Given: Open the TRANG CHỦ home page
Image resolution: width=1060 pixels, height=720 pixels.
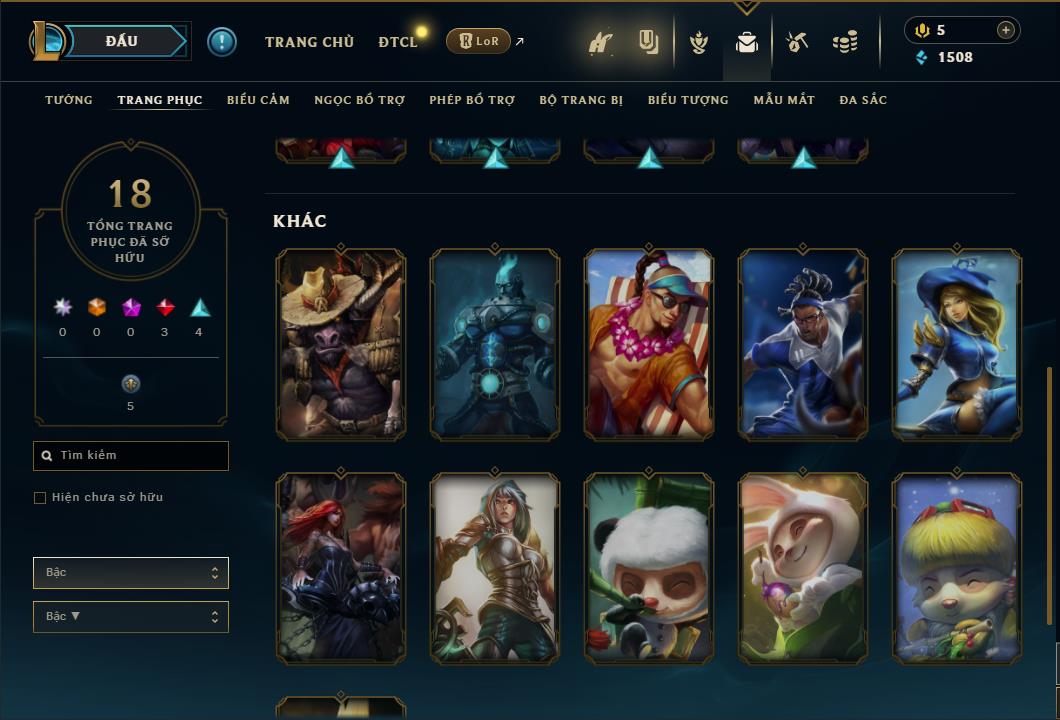Looking at the screenshot, I should (309, 42).
